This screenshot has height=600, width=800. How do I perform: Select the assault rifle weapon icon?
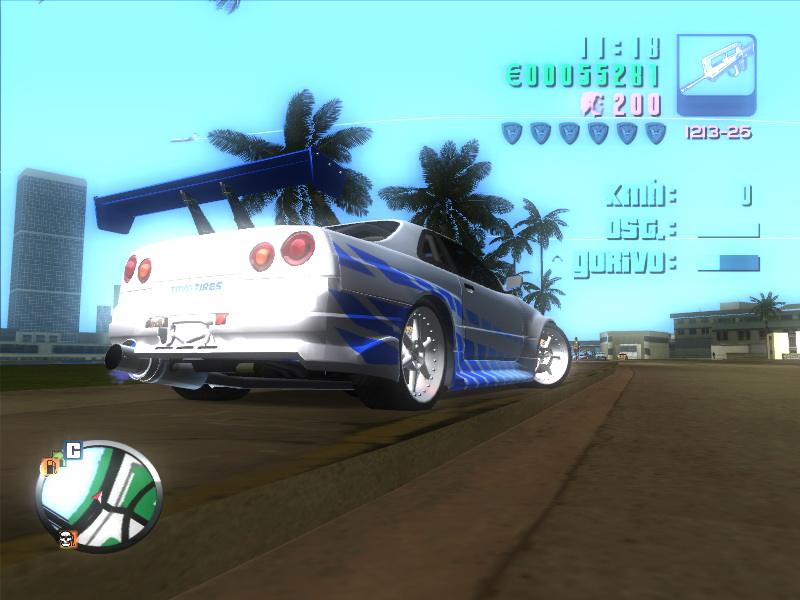716,75
